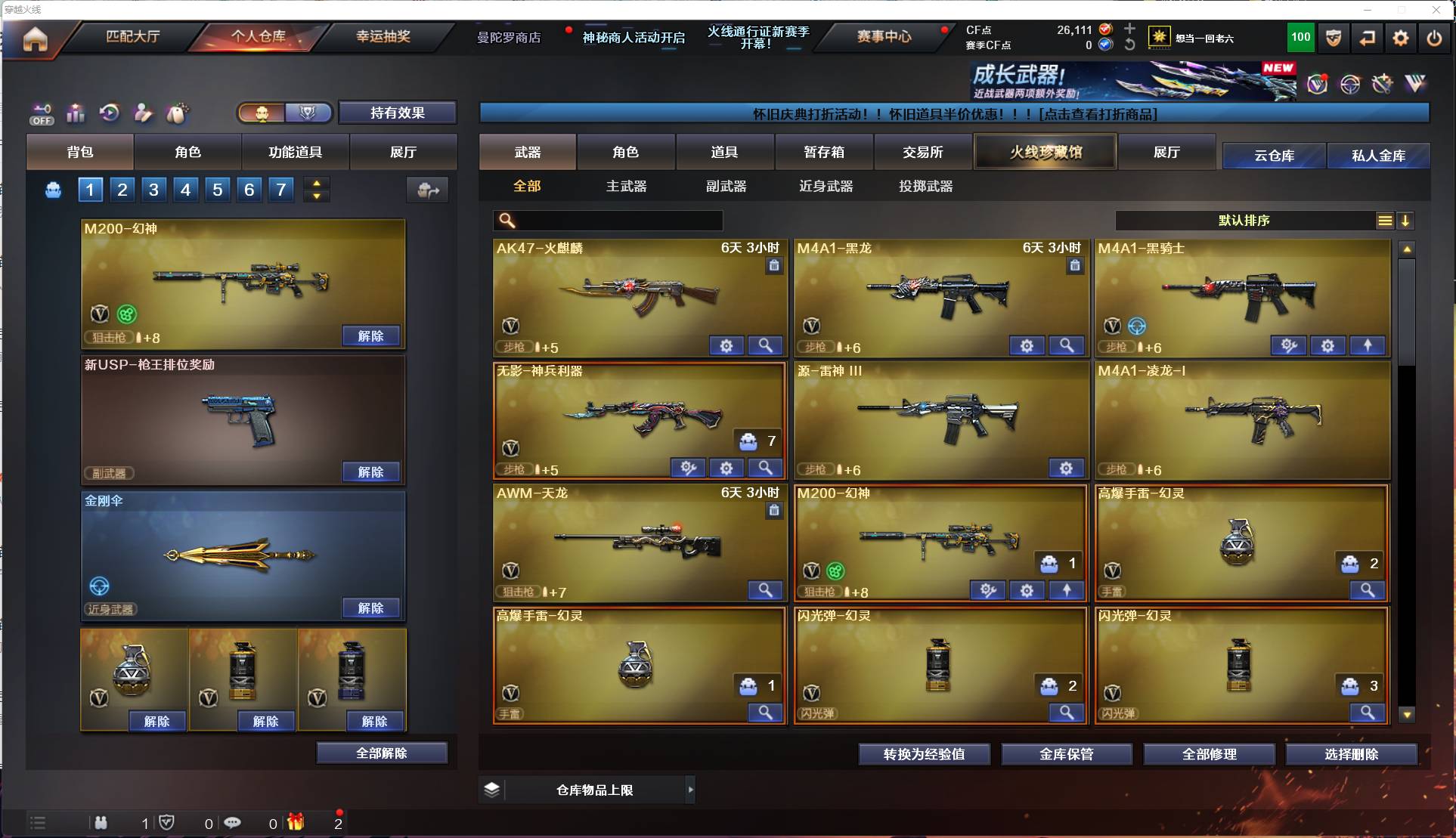Click the wrench/repair tool icon near NEW banner

point(1380,84)
